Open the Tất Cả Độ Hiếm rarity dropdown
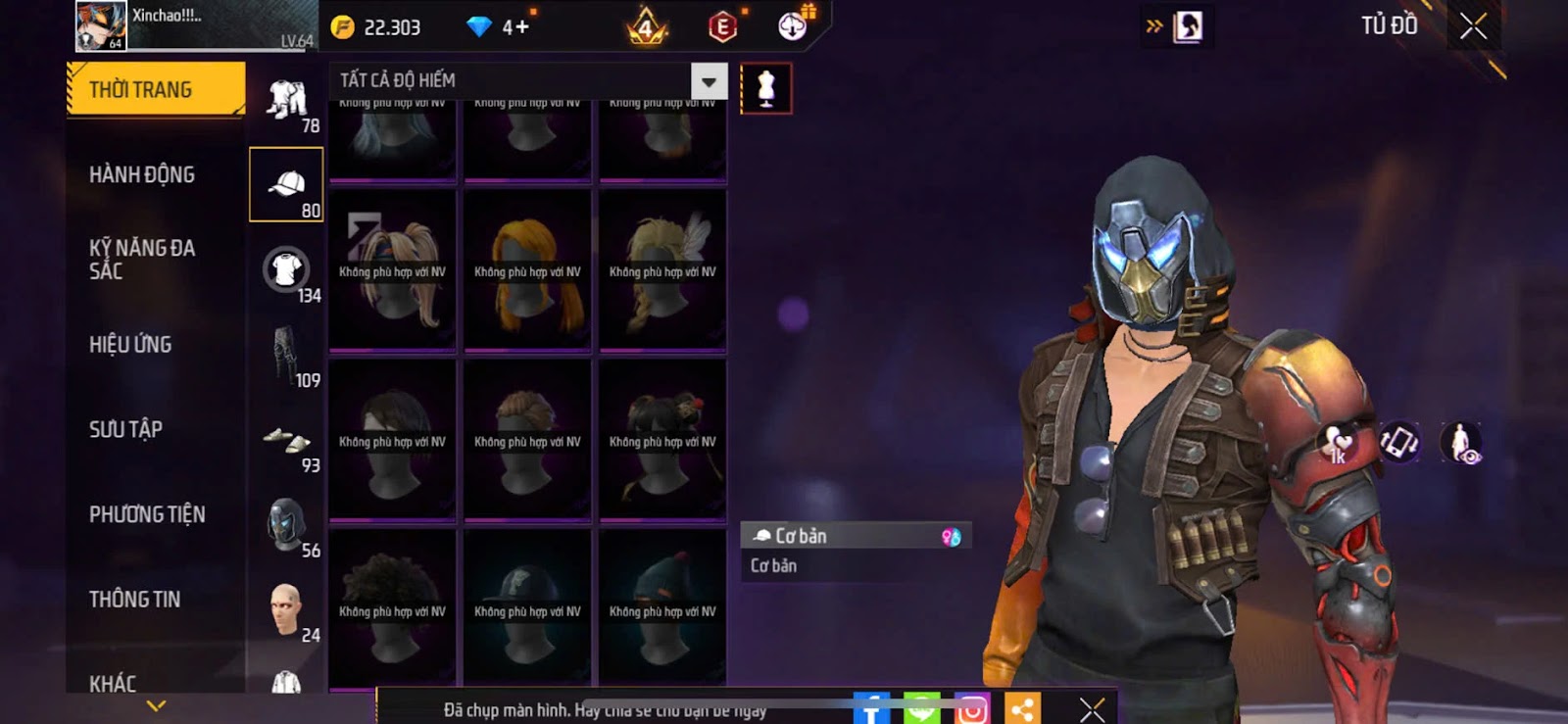The image size is (1568, 724). [x=709, y=81]
